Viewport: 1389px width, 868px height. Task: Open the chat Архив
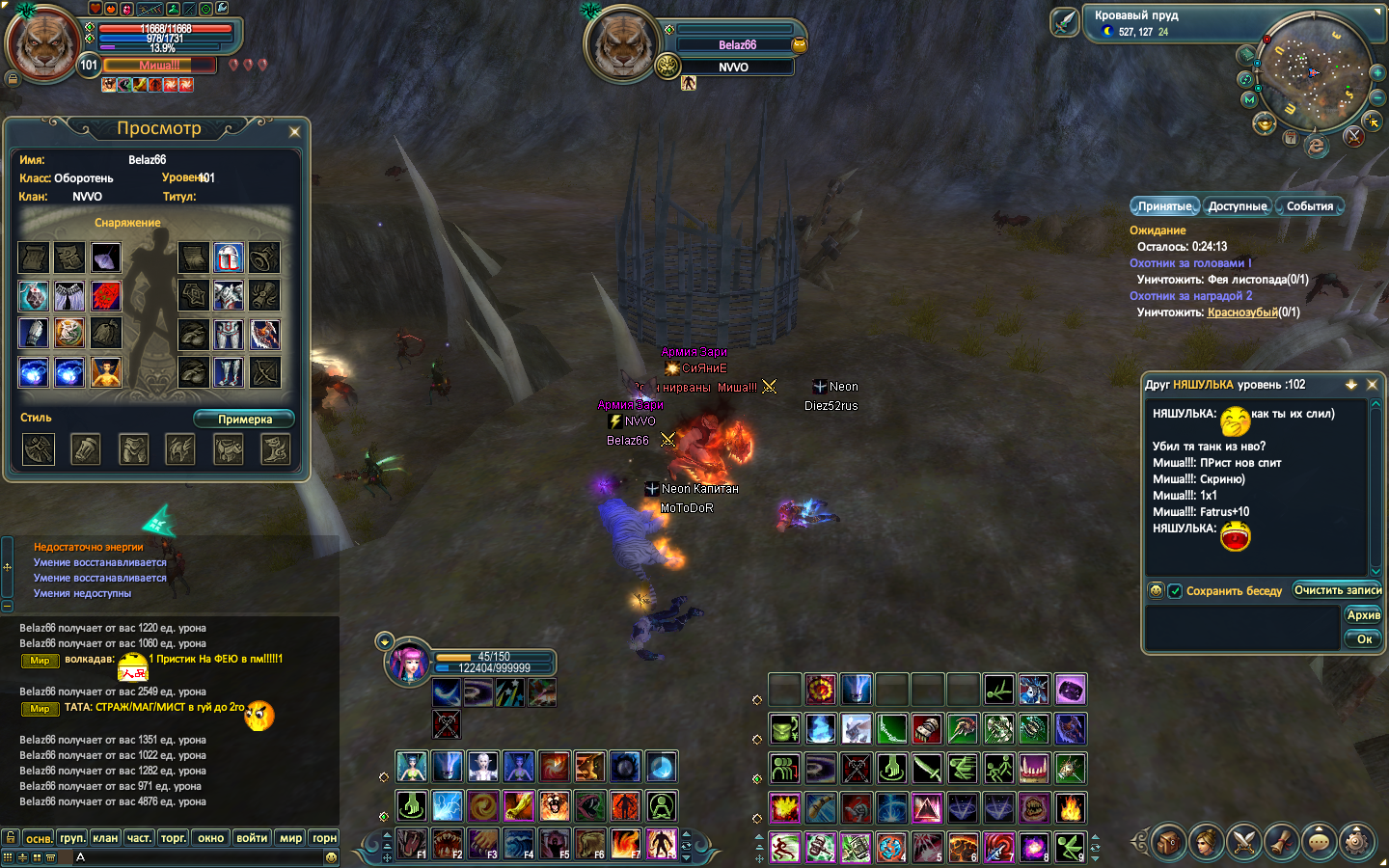[x=1363, y=615]
